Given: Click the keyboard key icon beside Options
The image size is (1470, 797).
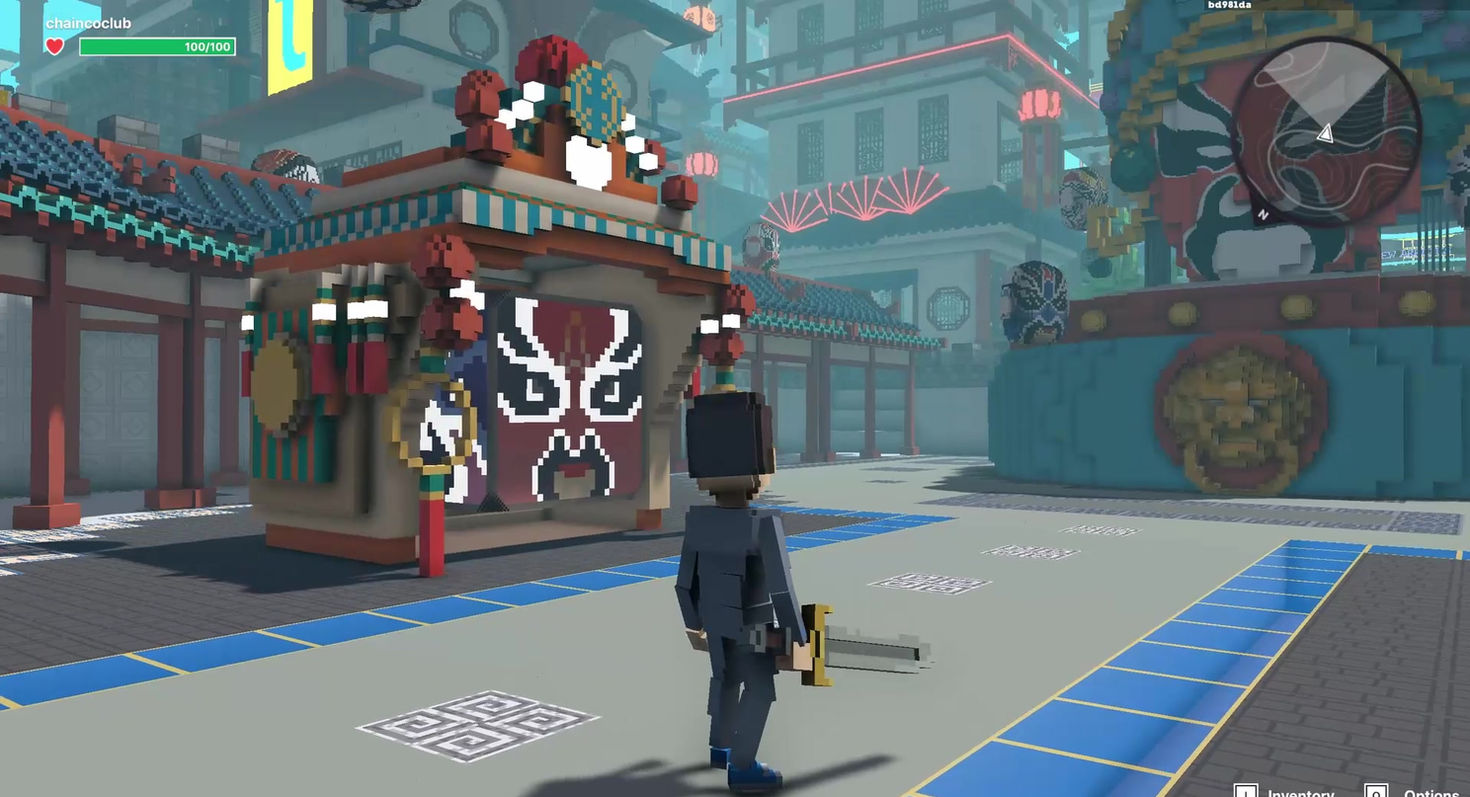Looking at the screenshot, I should click(x=1376, y=790).
